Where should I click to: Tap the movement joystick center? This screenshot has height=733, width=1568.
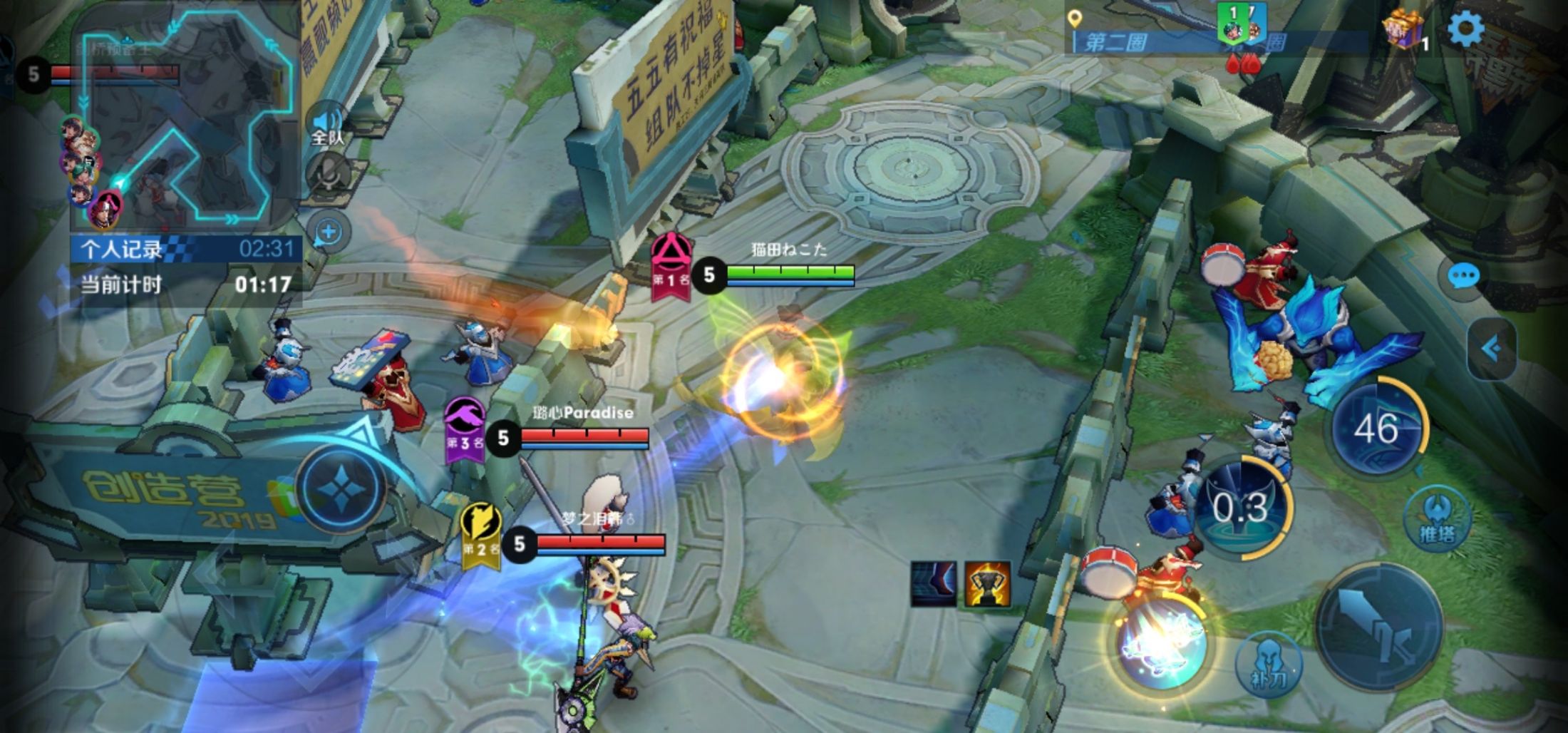tap(341, 488)
